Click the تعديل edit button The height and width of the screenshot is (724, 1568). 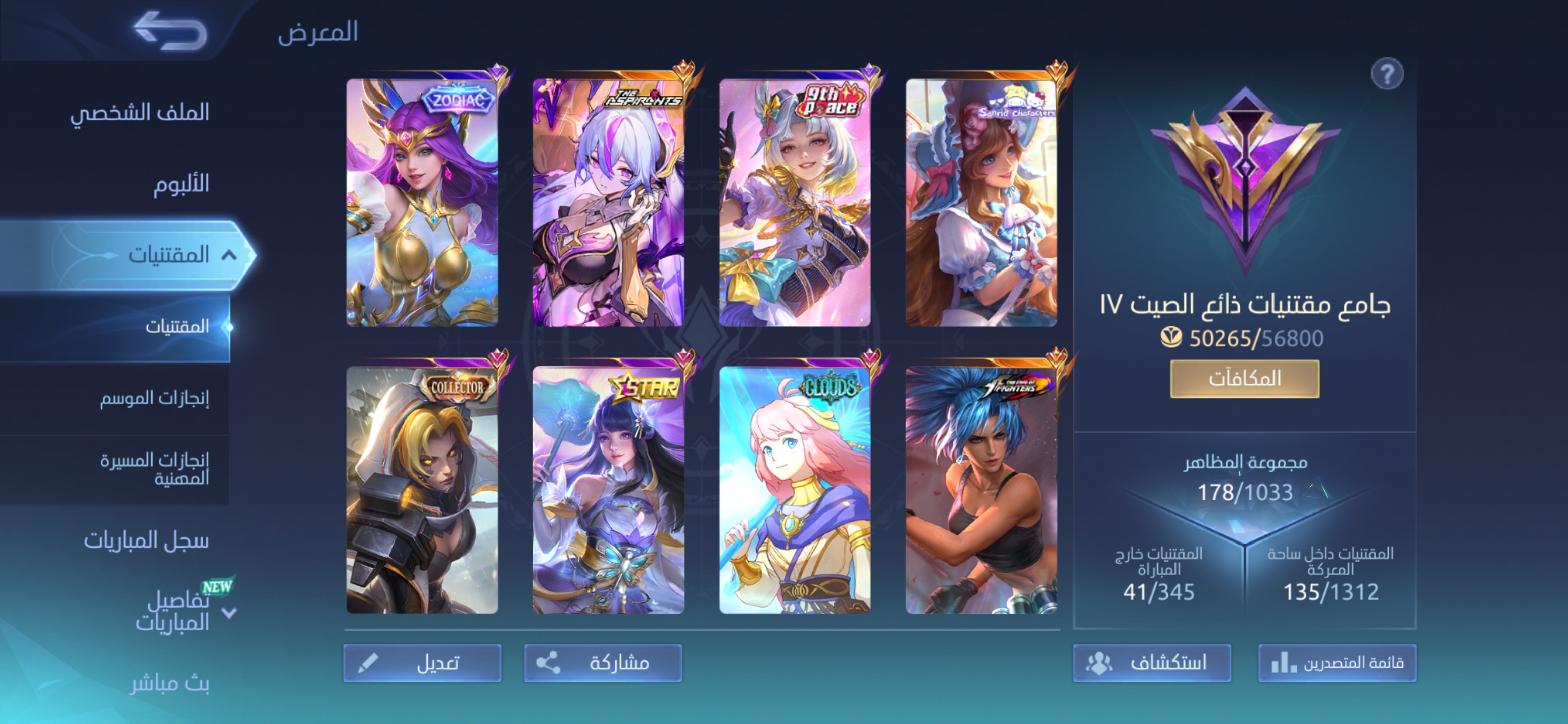click(423, 663)
